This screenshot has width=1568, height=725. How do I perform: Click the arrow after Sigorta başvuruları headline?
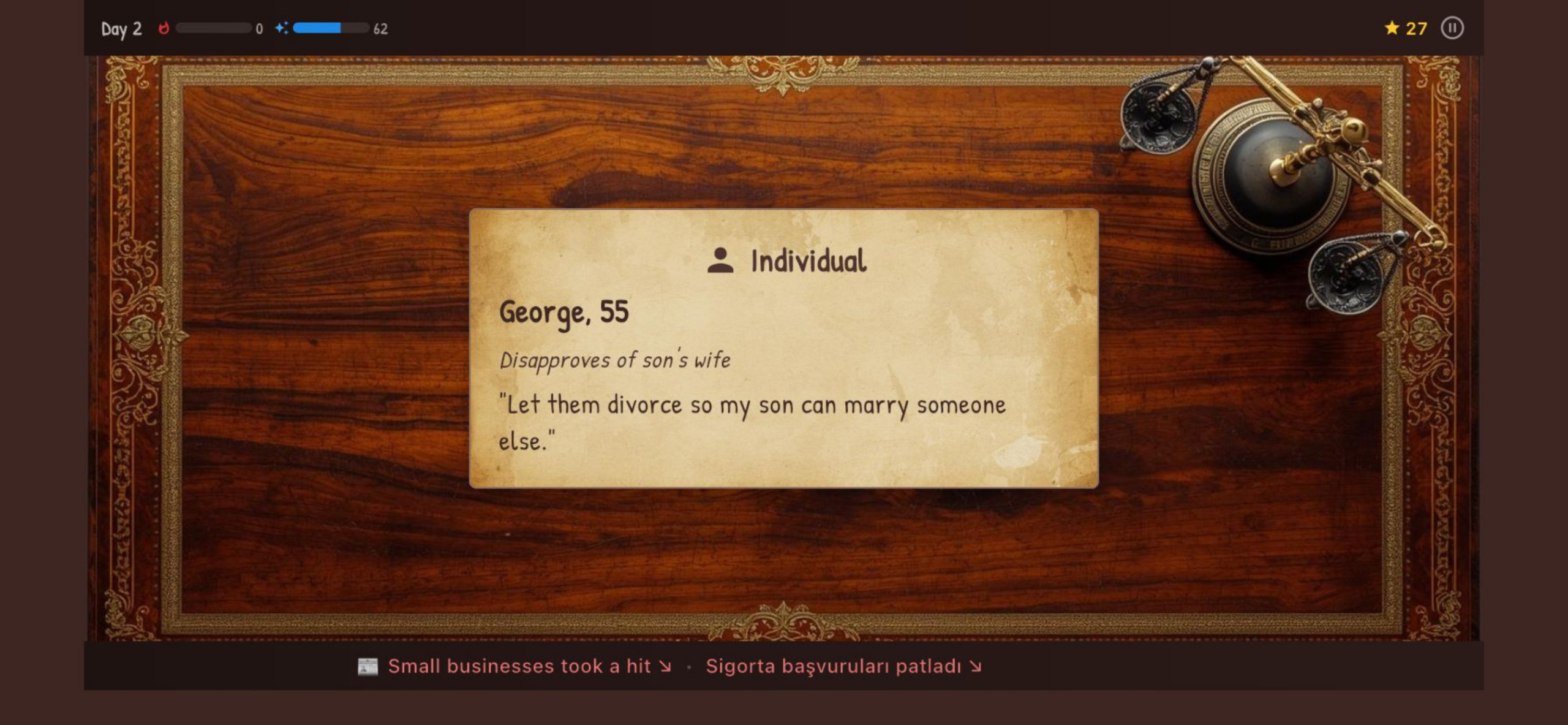(x=975, y=666)
